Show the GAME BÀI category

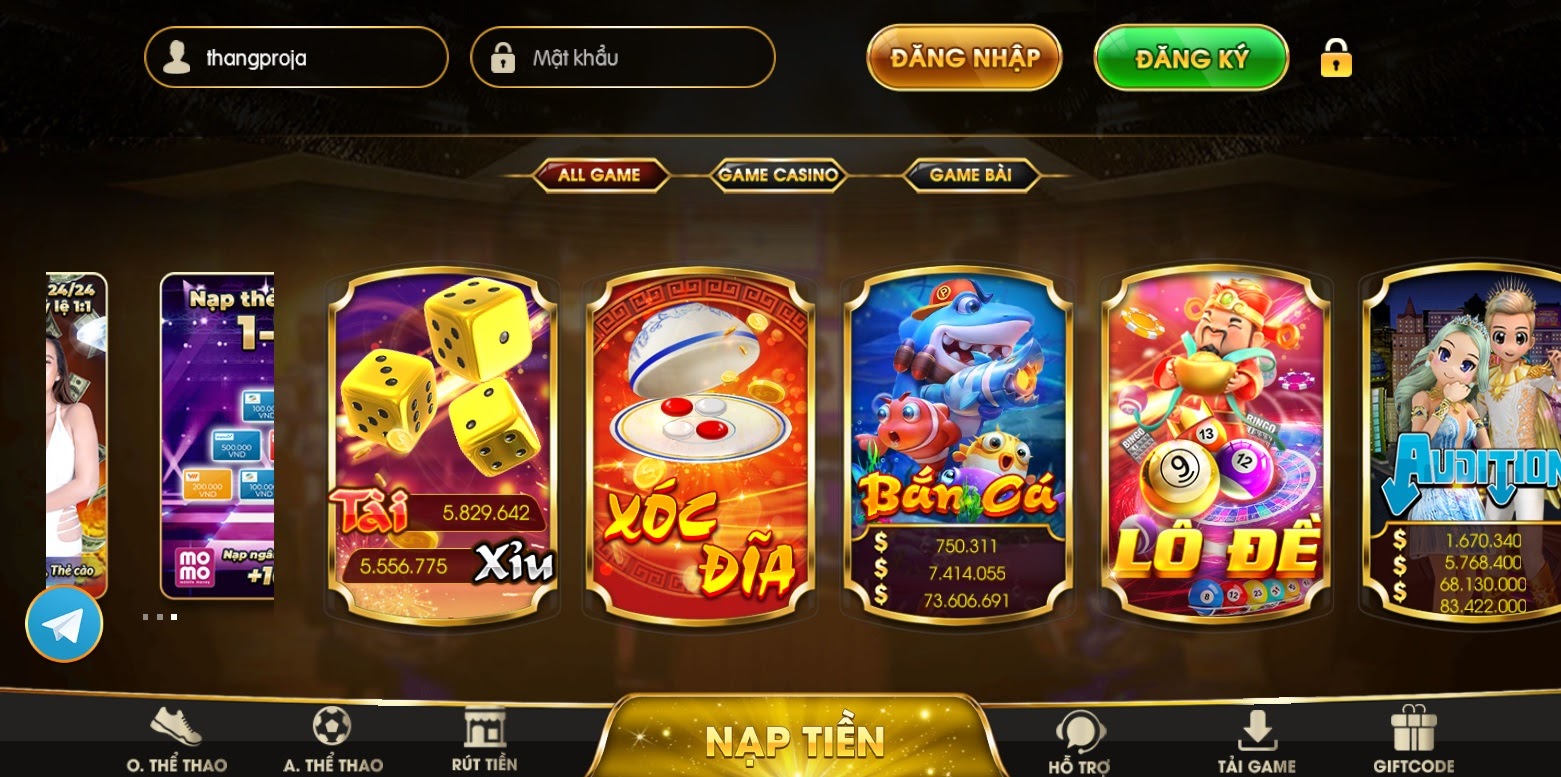(x=970, y=175)
